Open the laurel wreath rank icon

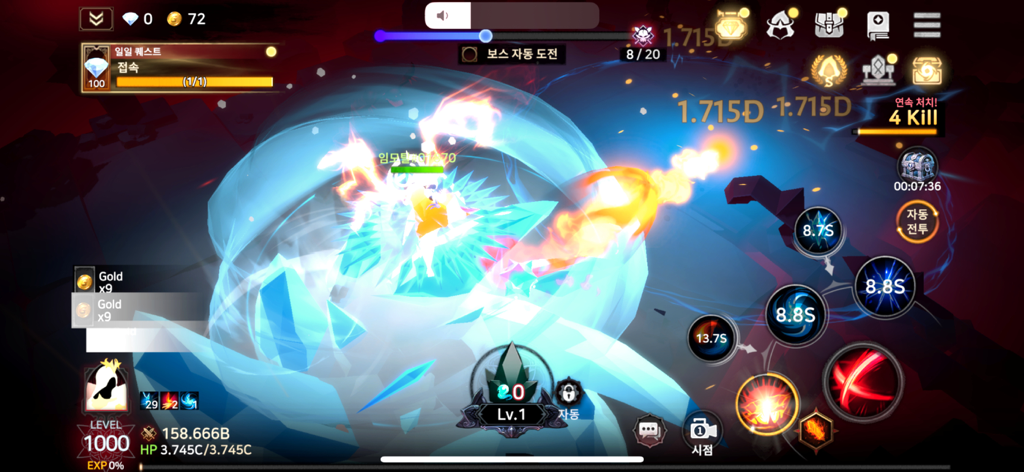click(829, 70)
